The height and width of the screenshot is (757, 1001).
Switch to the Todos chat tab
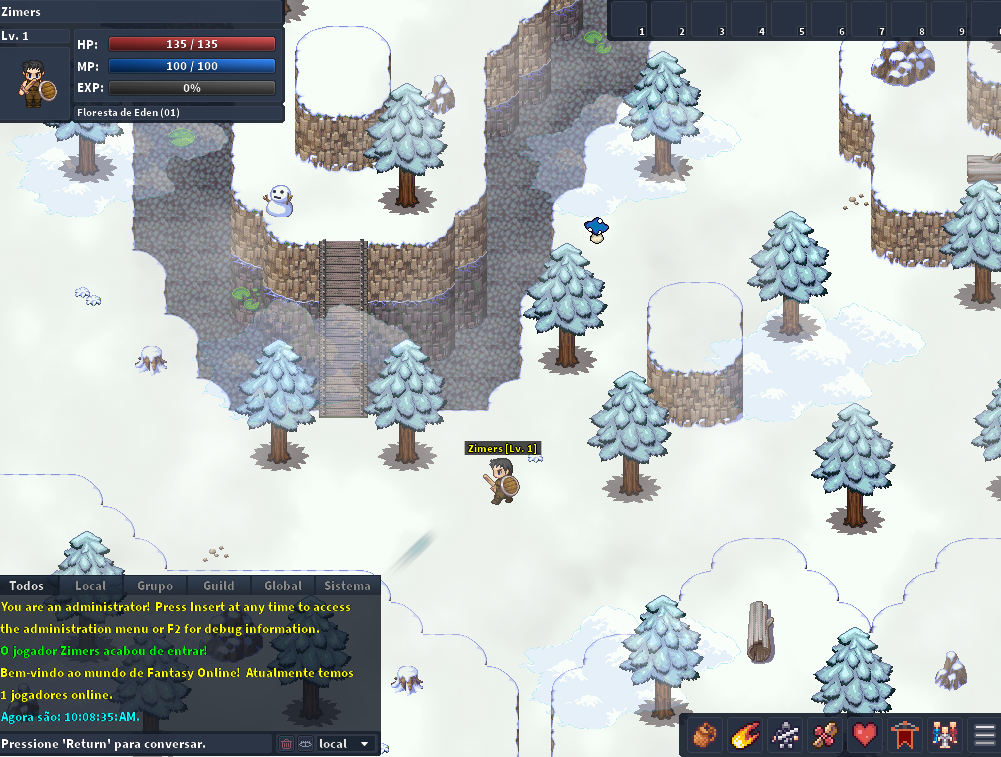[27, 586]
